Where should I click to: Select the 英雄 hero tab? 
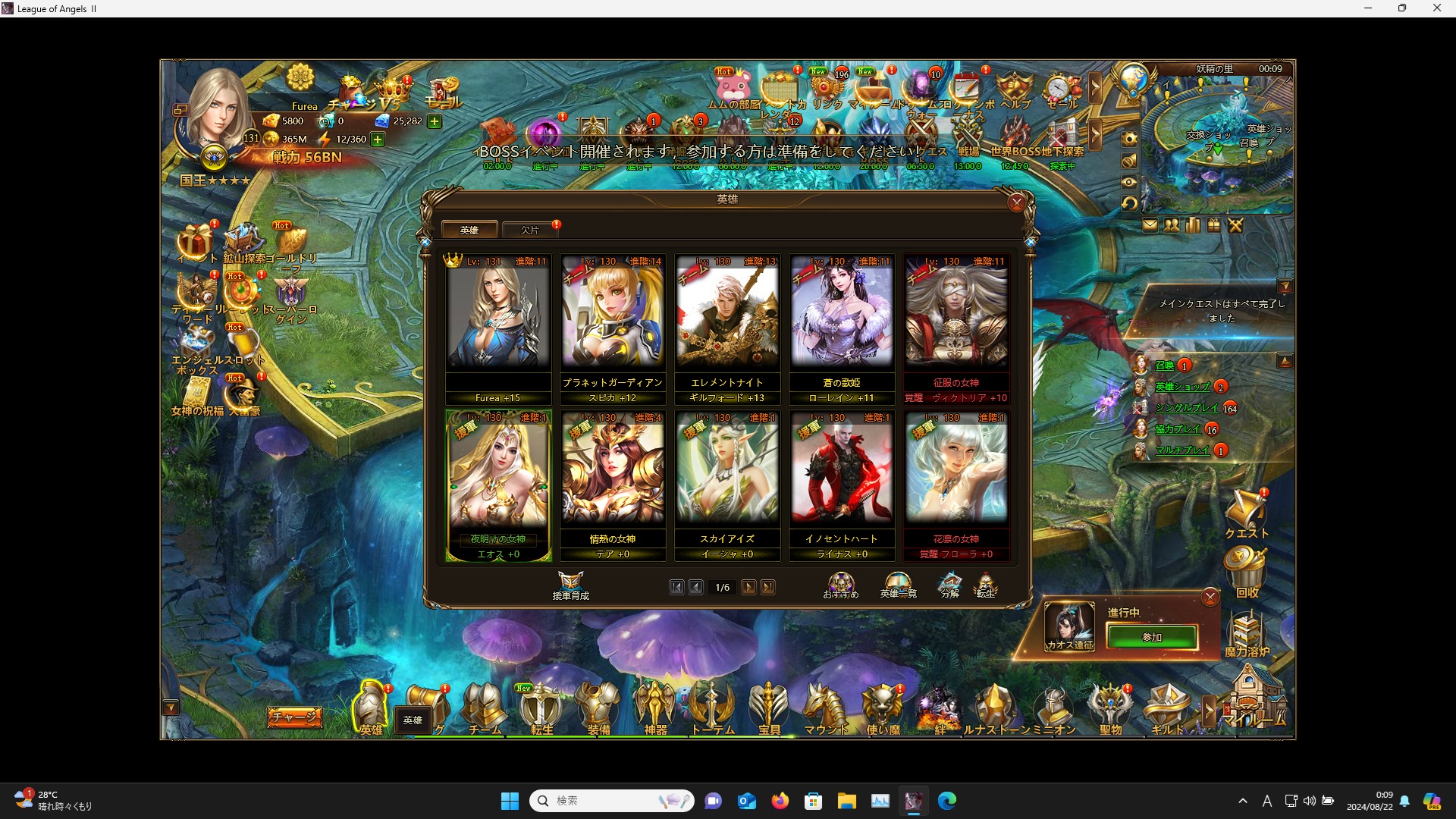tap(470, 229)
